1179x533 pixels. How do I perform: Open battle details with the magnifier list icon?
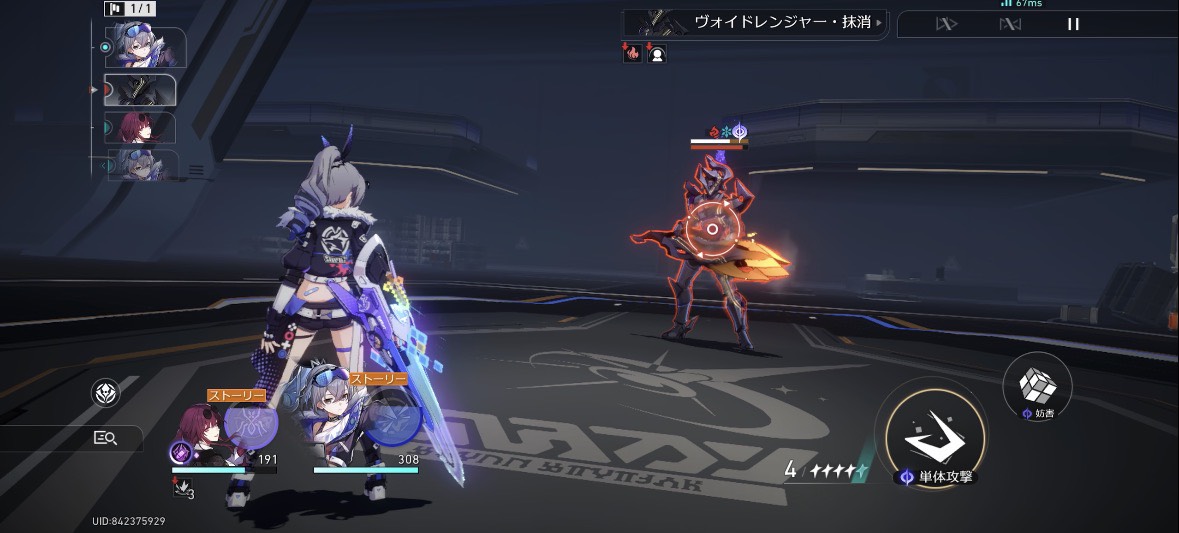(105, 437)
